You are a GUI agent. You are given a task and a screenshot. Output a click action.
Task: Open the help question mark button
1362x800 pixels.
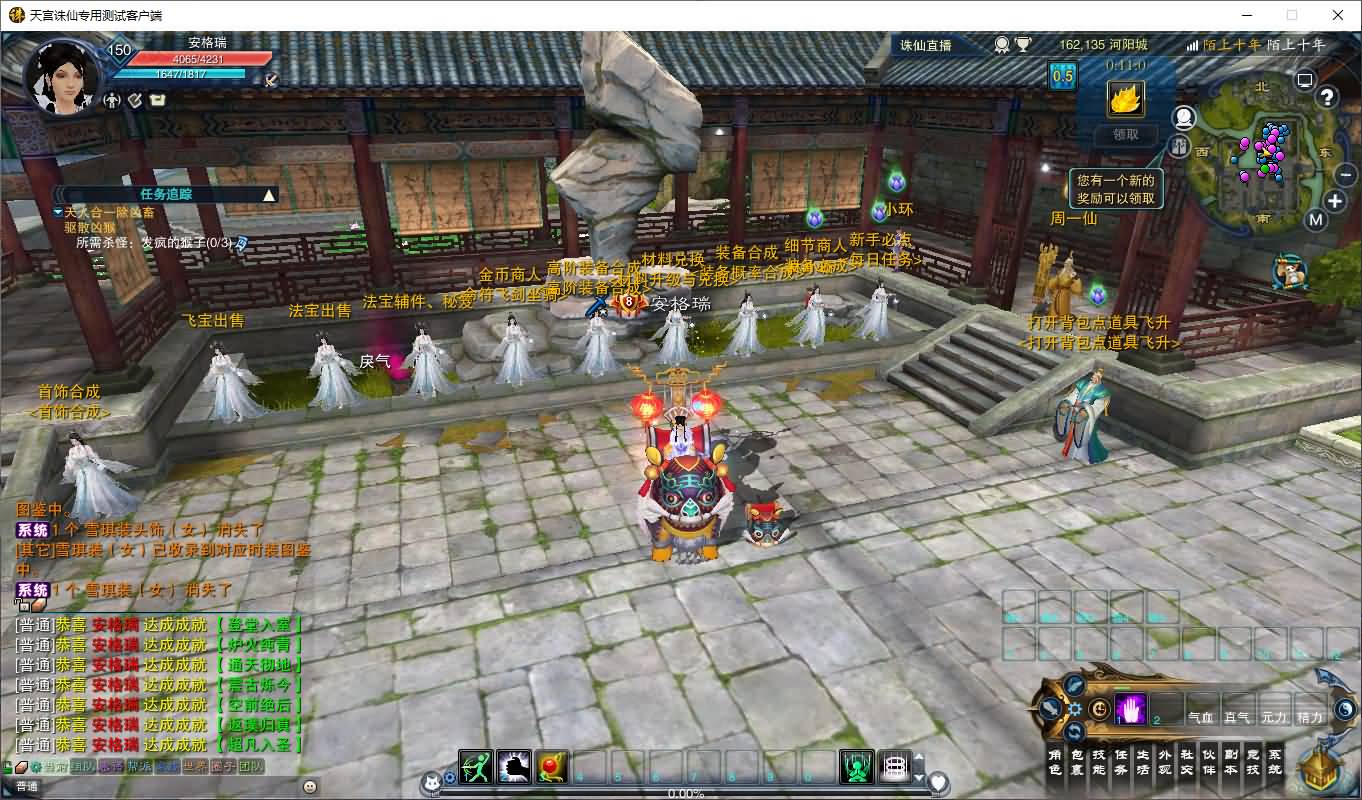coord(1327,97)
